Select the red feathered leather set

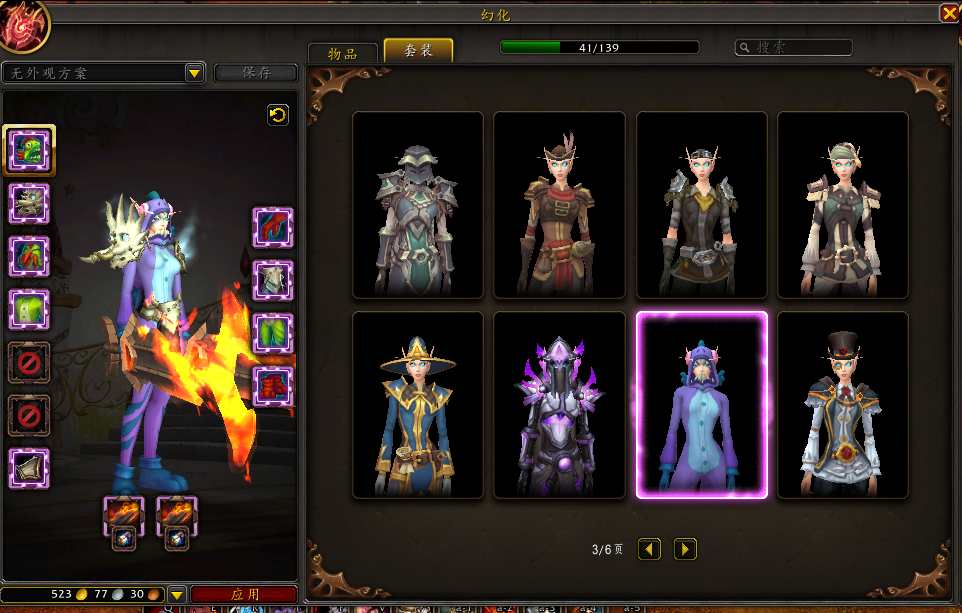[559, 204]
